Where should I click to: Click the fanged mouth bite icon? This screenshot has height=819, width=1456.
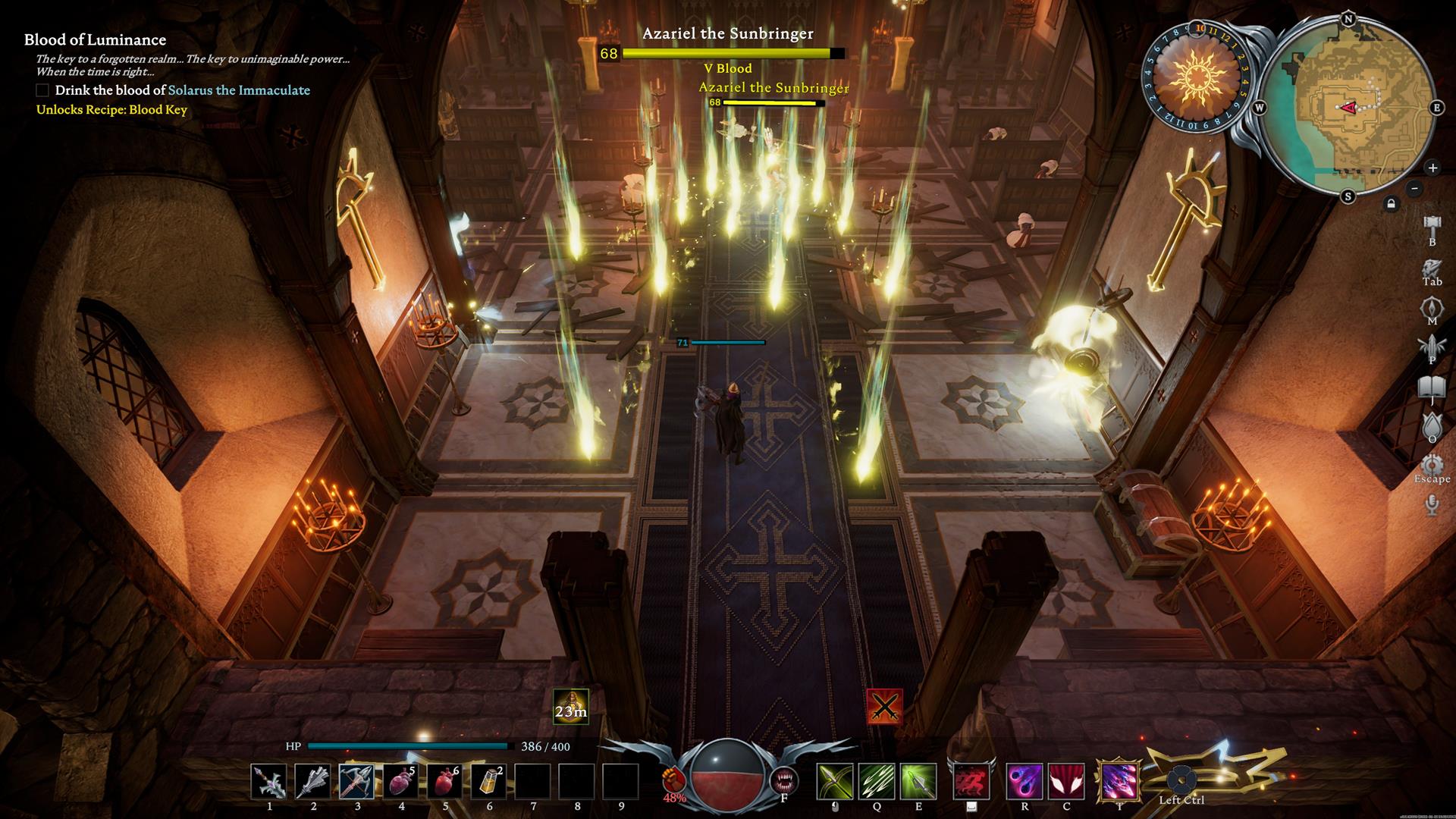point(783,780)
